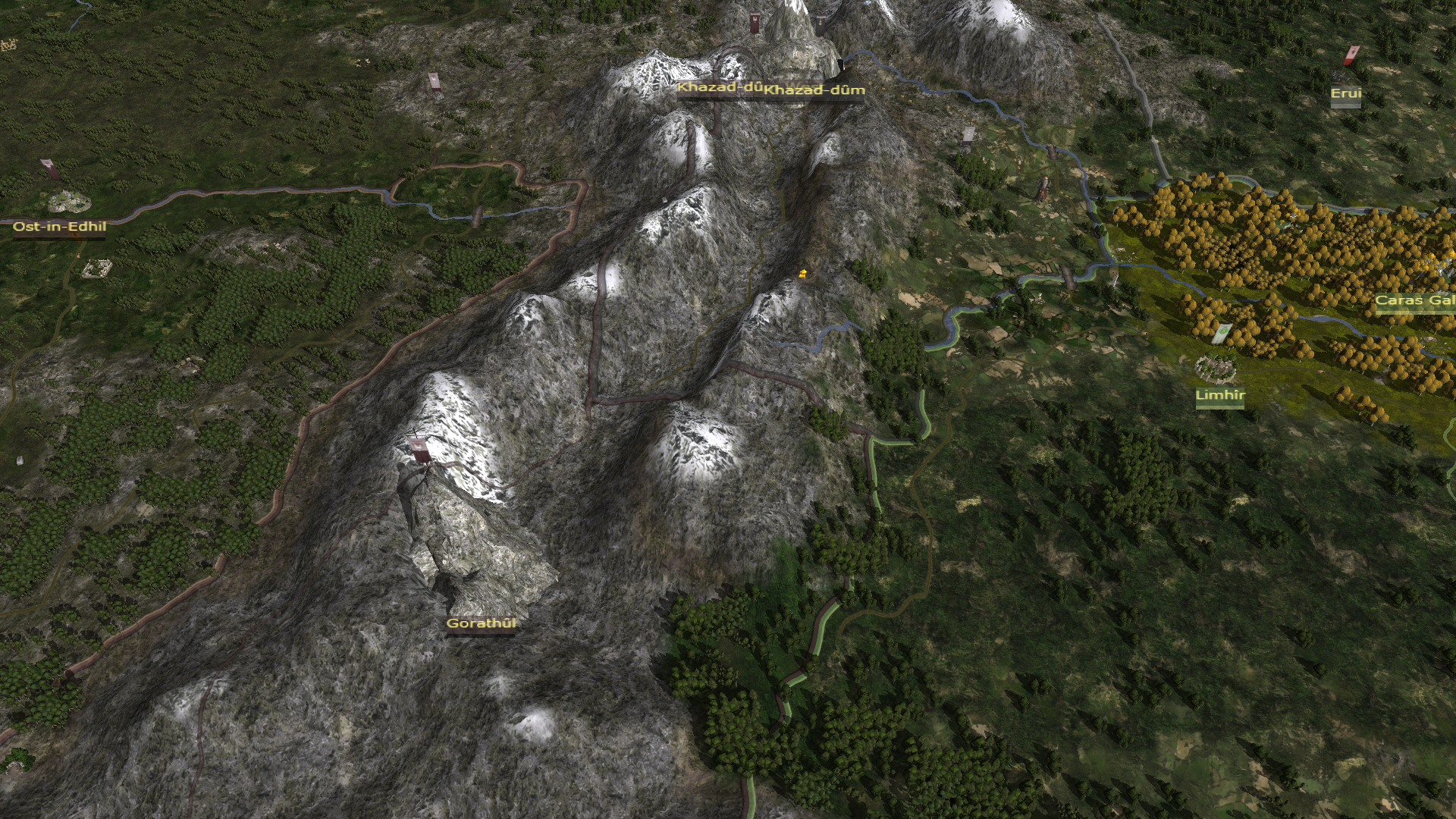The image size is (1456, 819).
Task: Select the partially visible Caras Gal label
Action: (x=1414, y=300)
